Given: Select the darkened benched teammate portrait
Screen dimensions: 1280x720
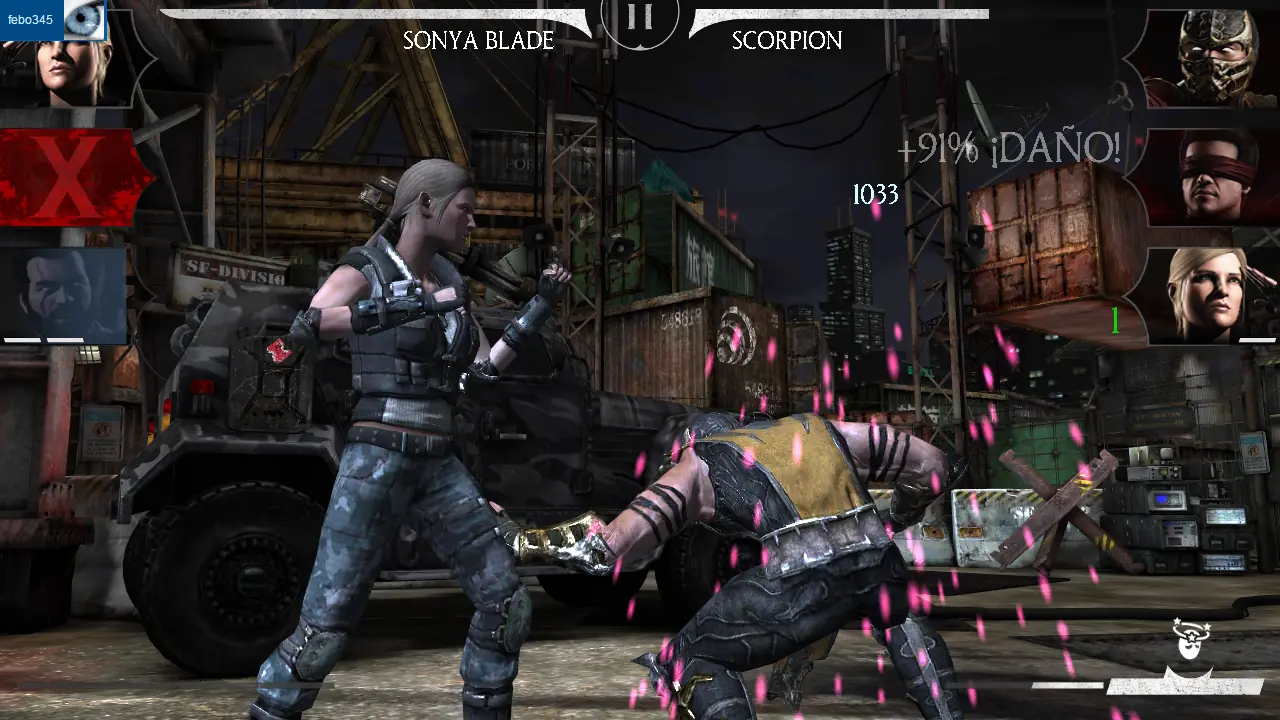Looking at the screenshot, I should click(63, 290).
